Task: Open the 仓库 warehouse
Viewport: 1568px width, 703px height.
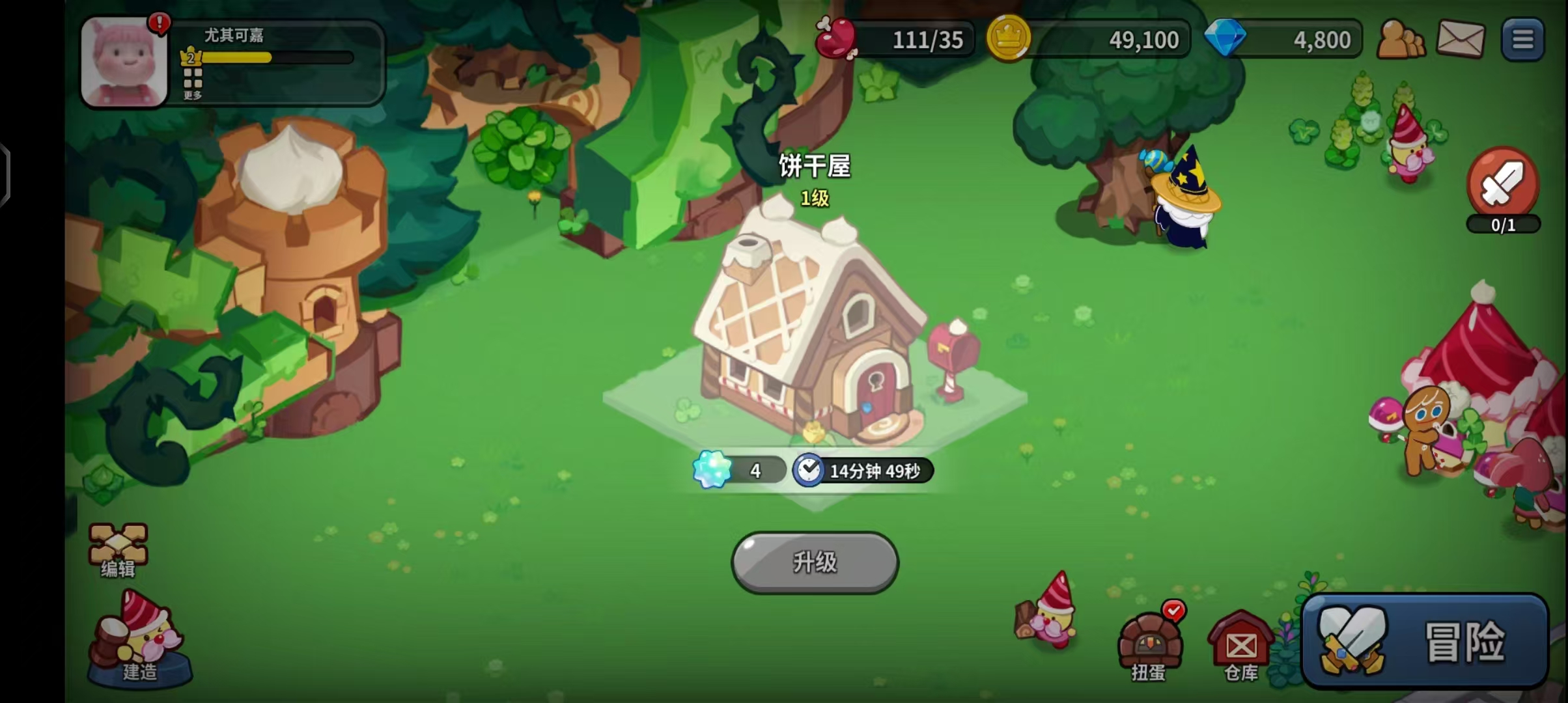Action: coord(1240,646)
